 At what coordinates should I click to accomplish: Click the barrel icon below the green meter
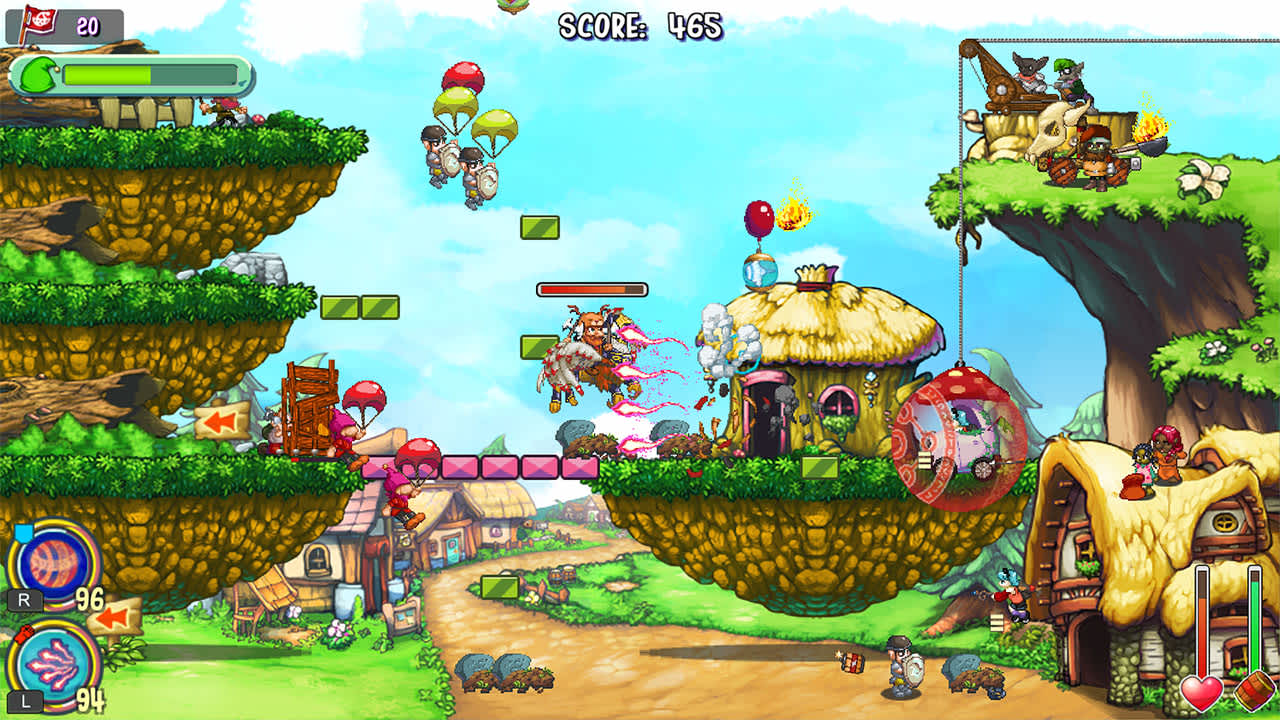tap(1255, 692)
